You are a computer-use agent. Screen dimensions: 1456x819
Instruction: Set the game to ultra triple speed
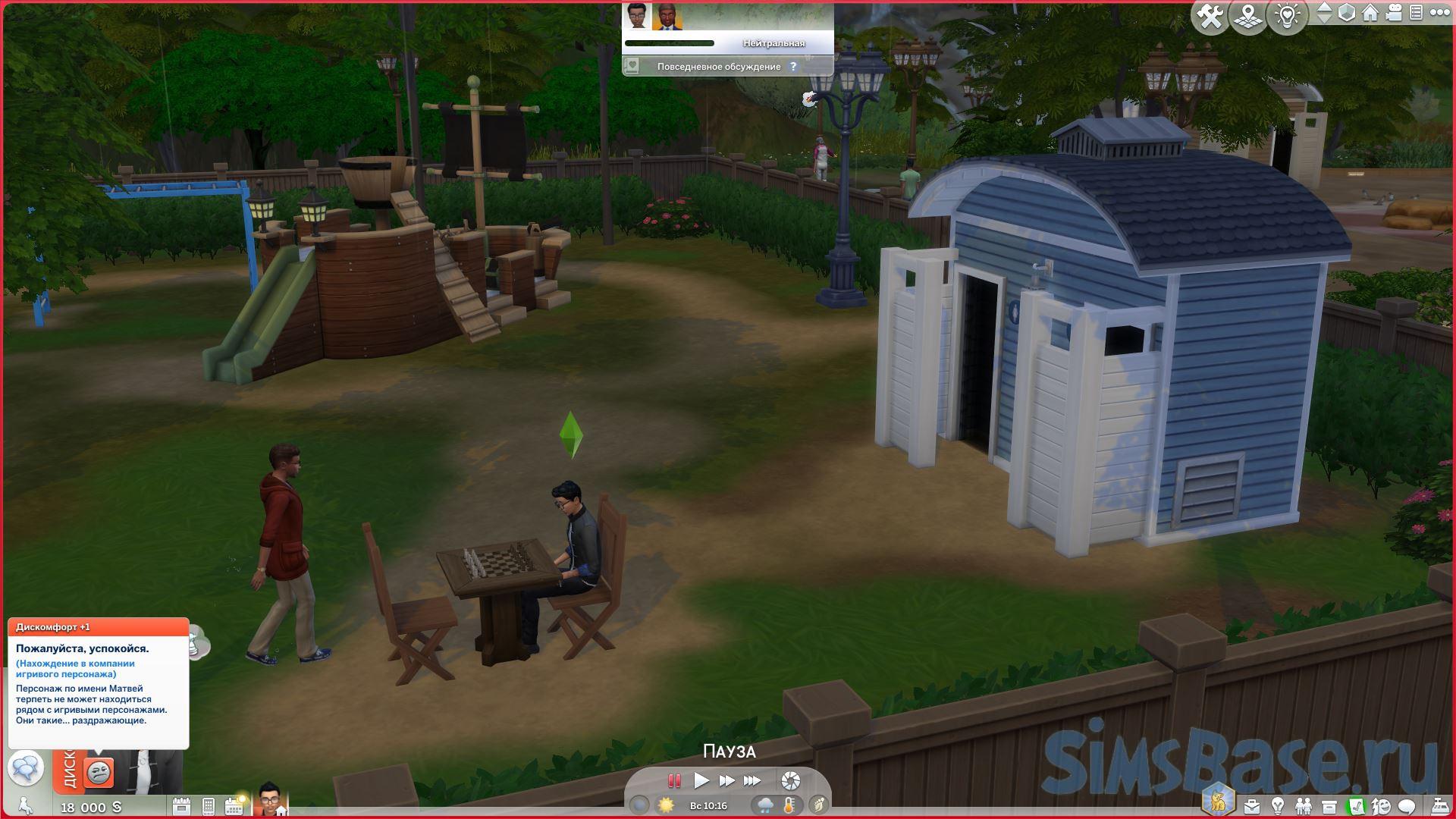752,780
